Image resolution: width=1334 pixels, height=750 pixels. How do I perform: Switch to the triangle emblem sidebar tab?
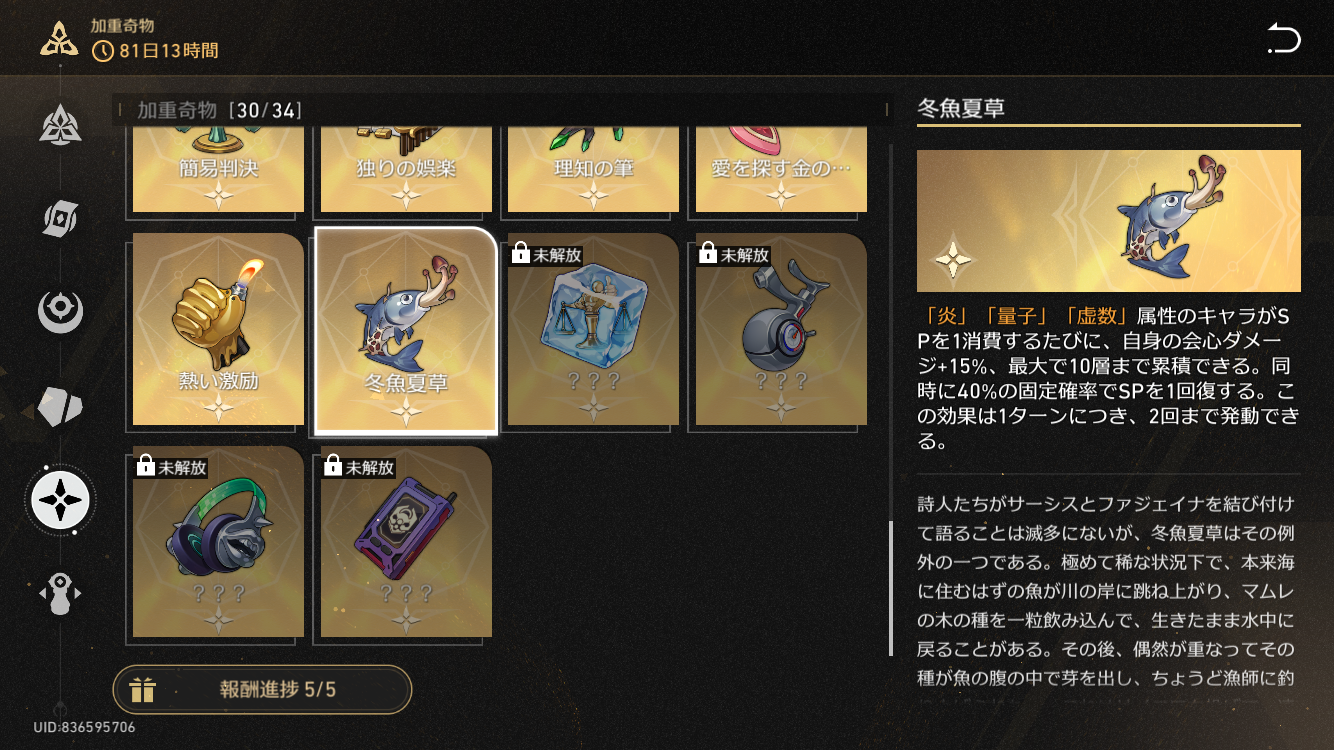(x=60, y=124)
